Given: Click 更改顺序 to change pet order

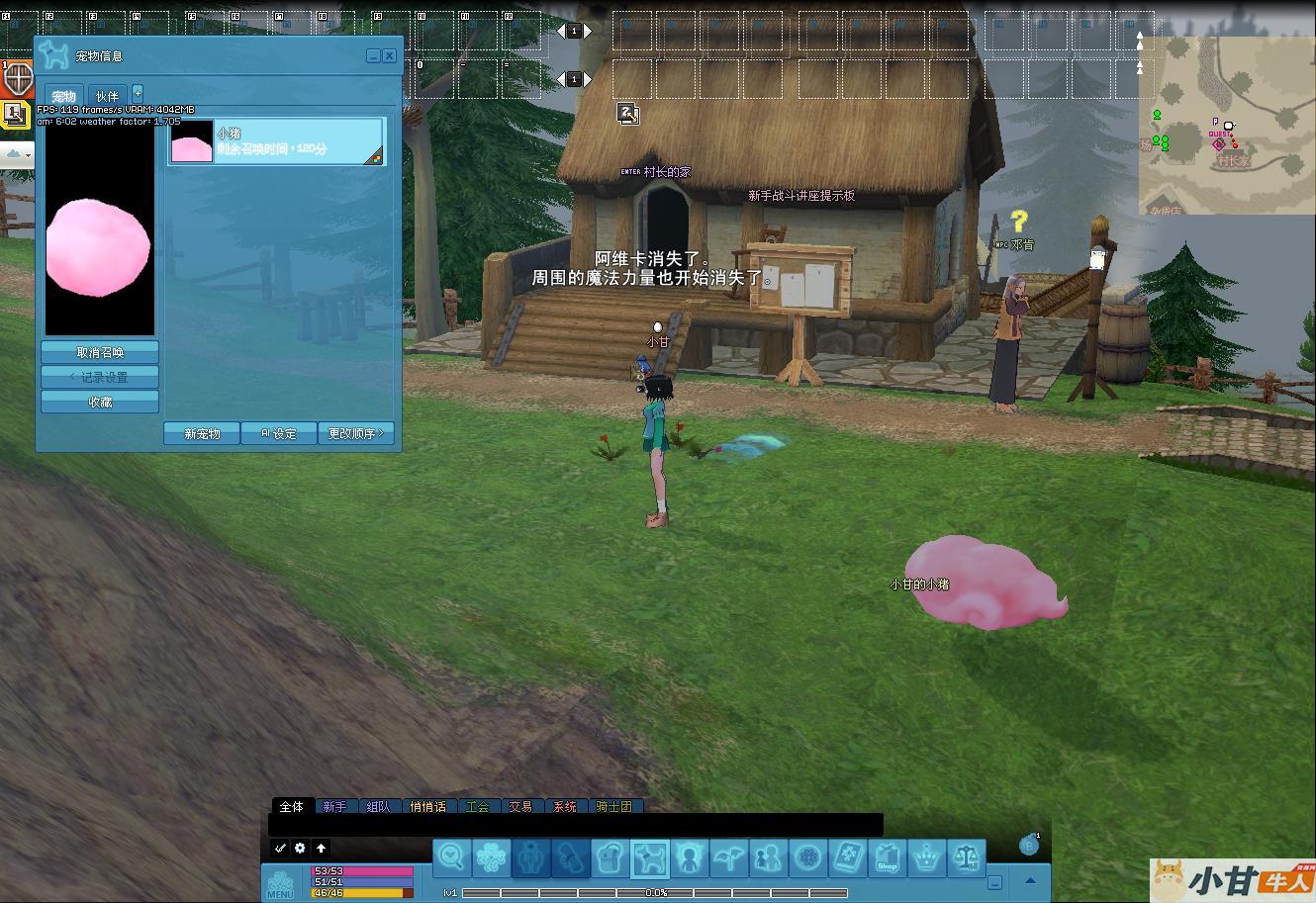Looking at the screenshot, I should (x=355, y=433).
